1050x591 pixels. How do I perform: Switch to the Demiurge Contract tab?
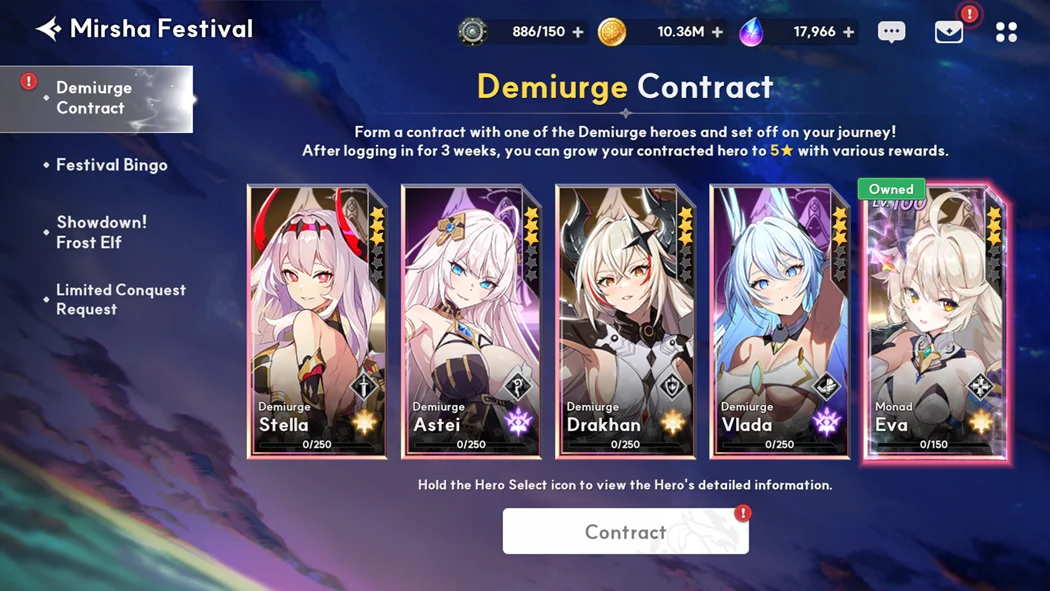[95, 98]
